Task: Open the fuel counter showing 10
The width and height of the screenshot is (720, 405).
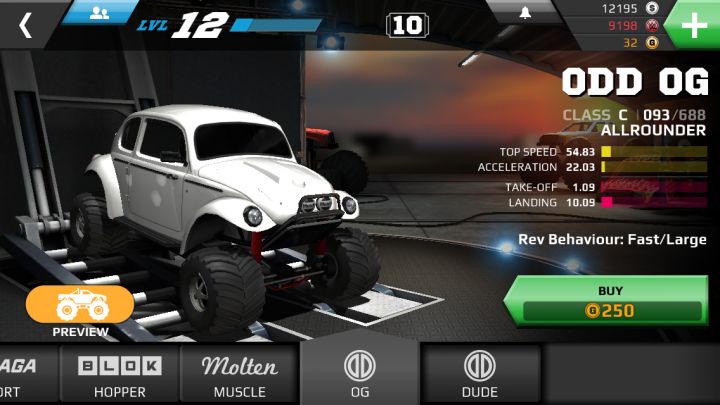Action: [407, 25]
